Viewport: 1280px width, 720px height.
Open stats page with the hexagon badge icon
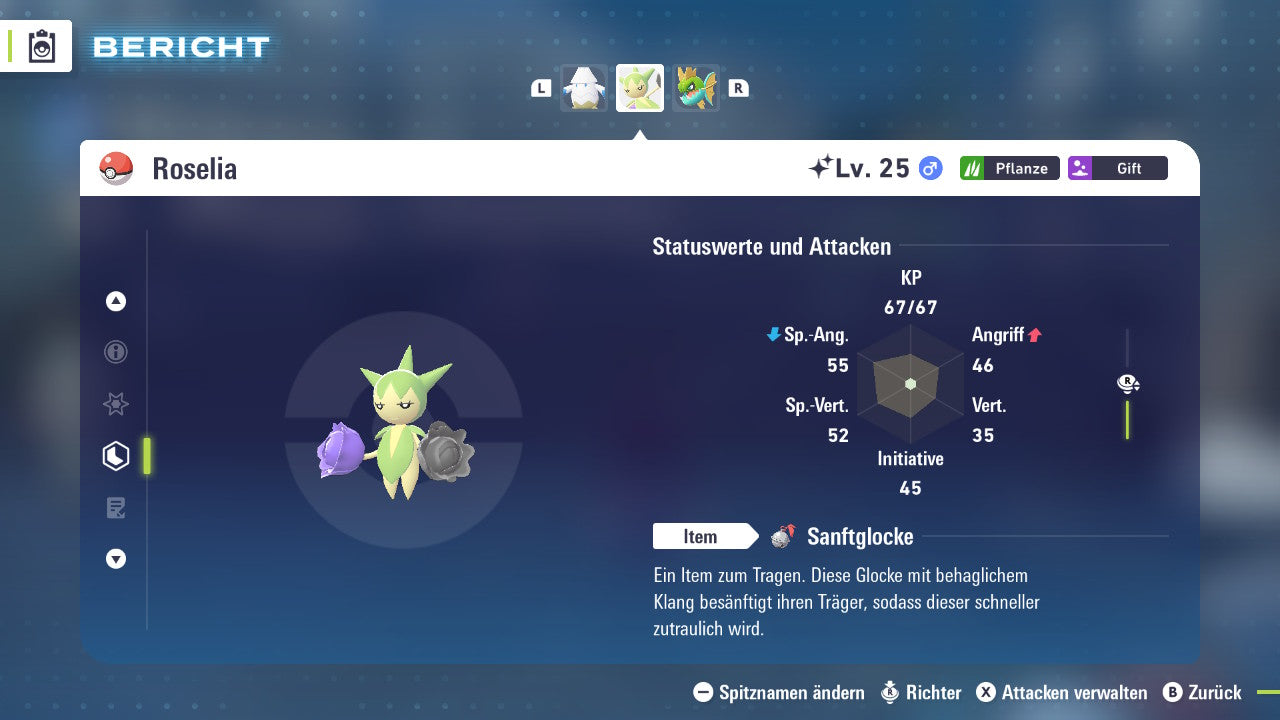115,455
